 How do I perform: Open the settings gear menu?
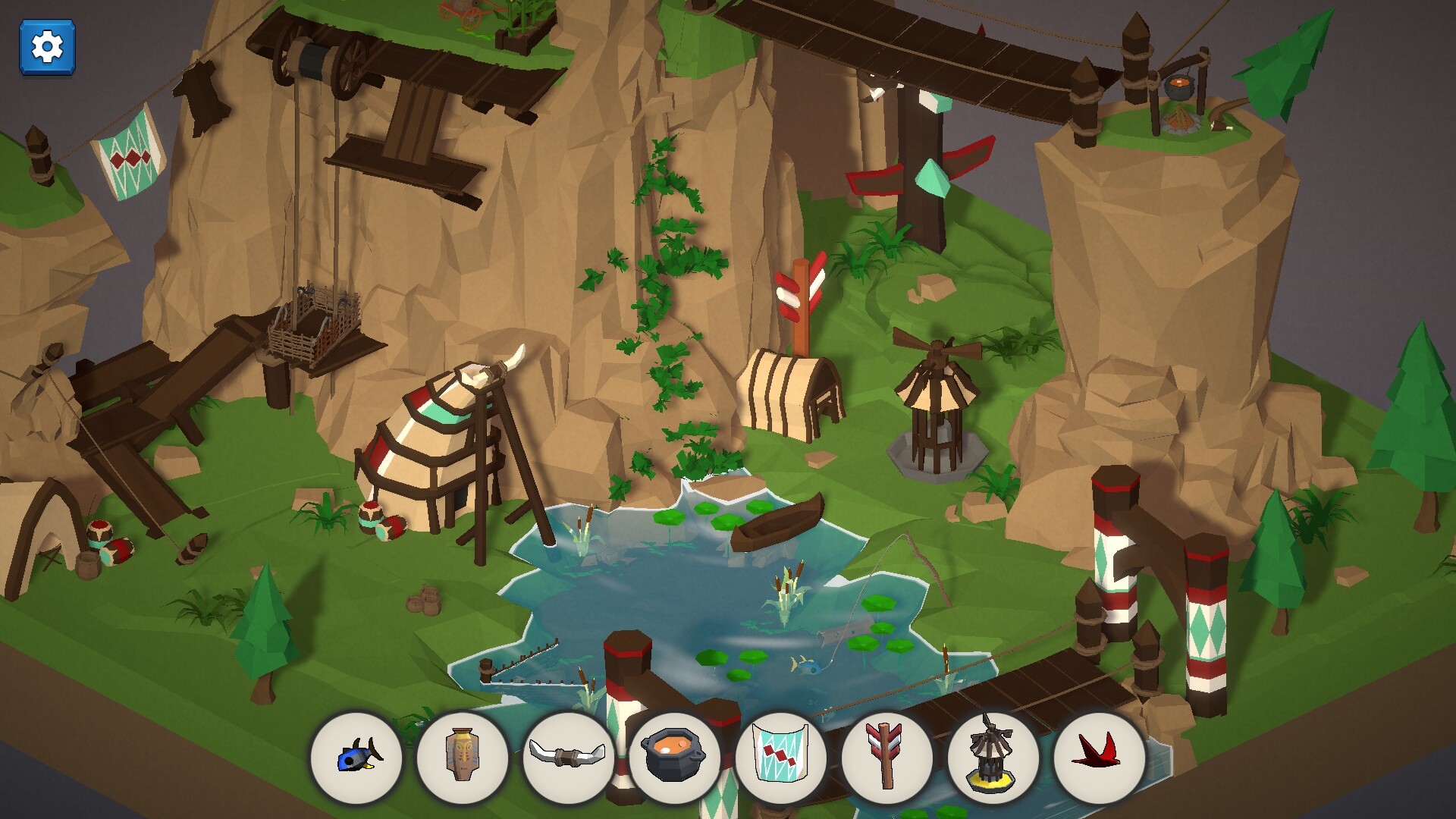pyautogui.click(x=48, y=47)
